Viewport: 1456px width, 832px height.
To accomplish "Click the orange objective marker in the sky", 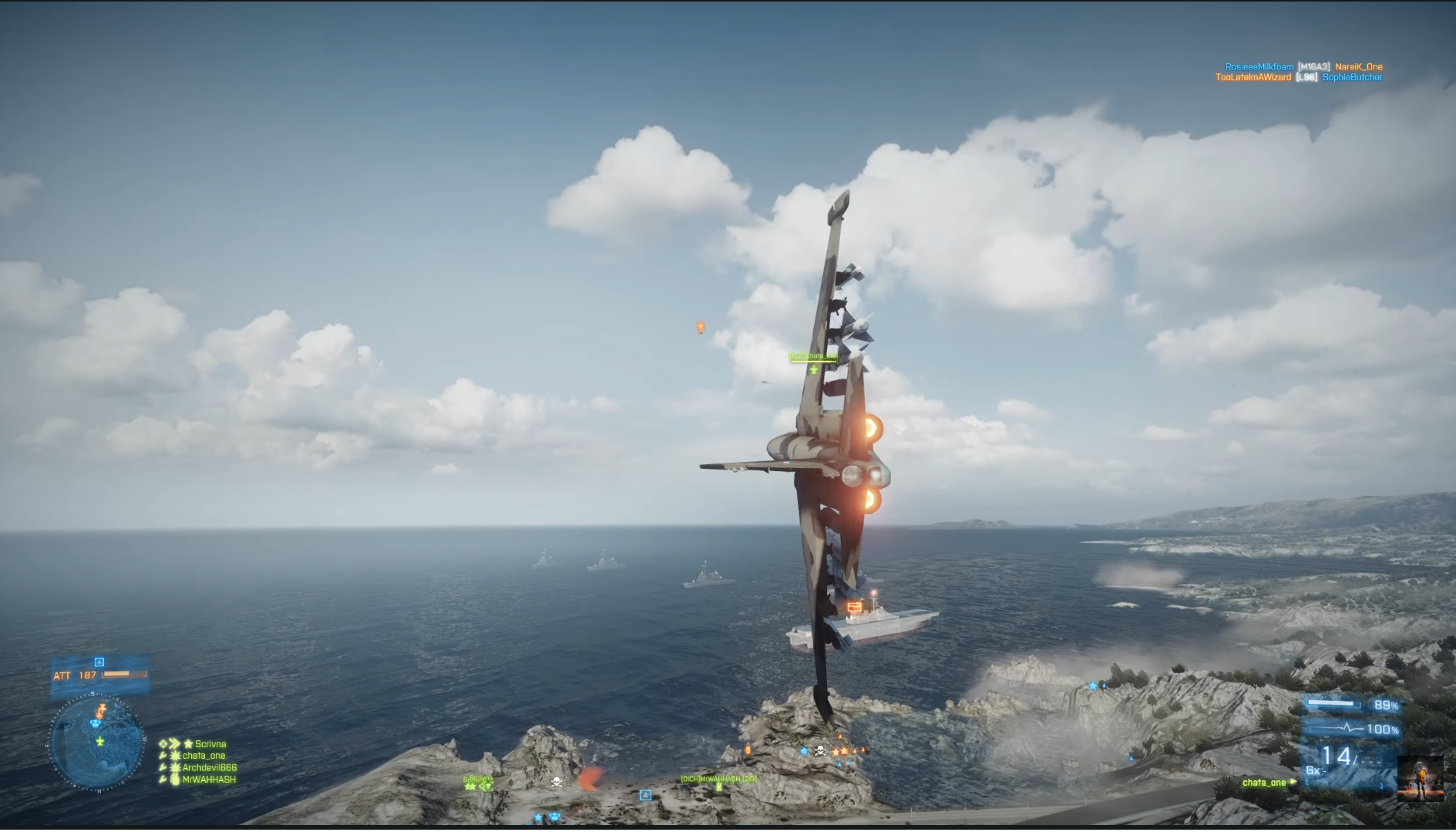I will click(700, 328).
